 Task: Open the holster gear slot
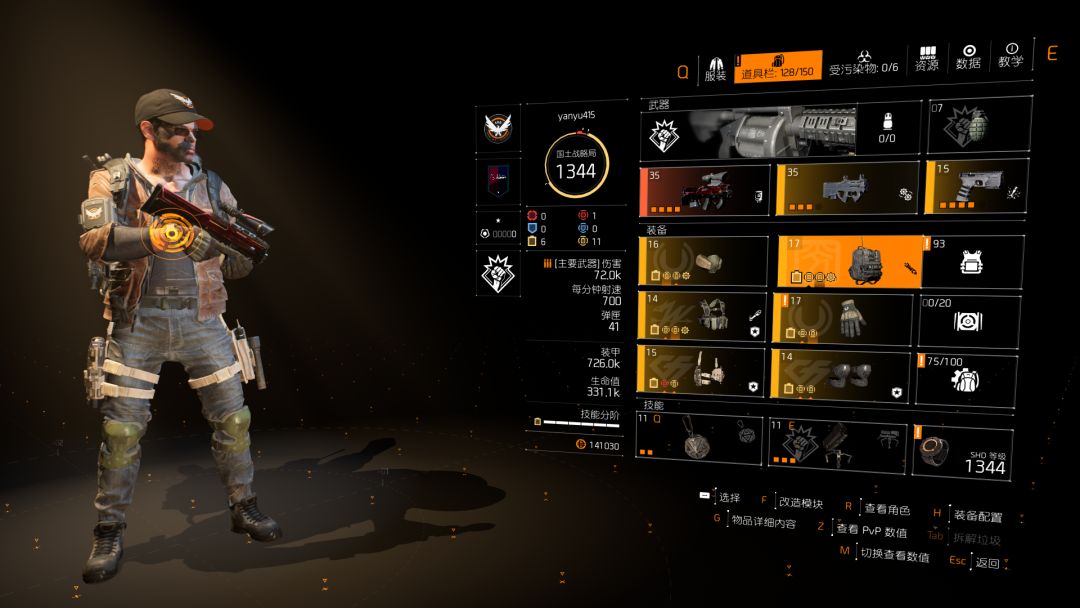704,372
